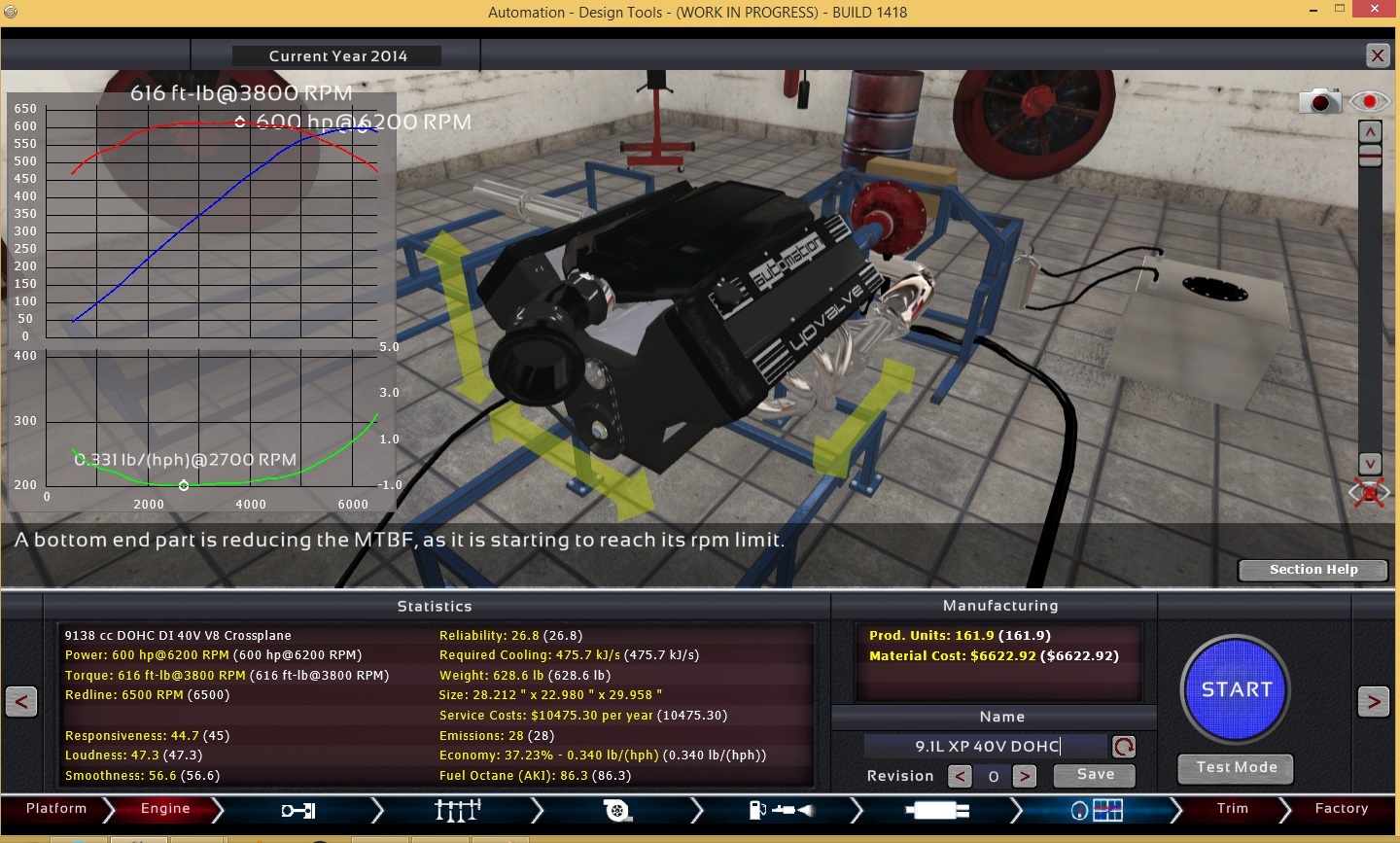Start the engine test with the START button

click(1236, 690)
